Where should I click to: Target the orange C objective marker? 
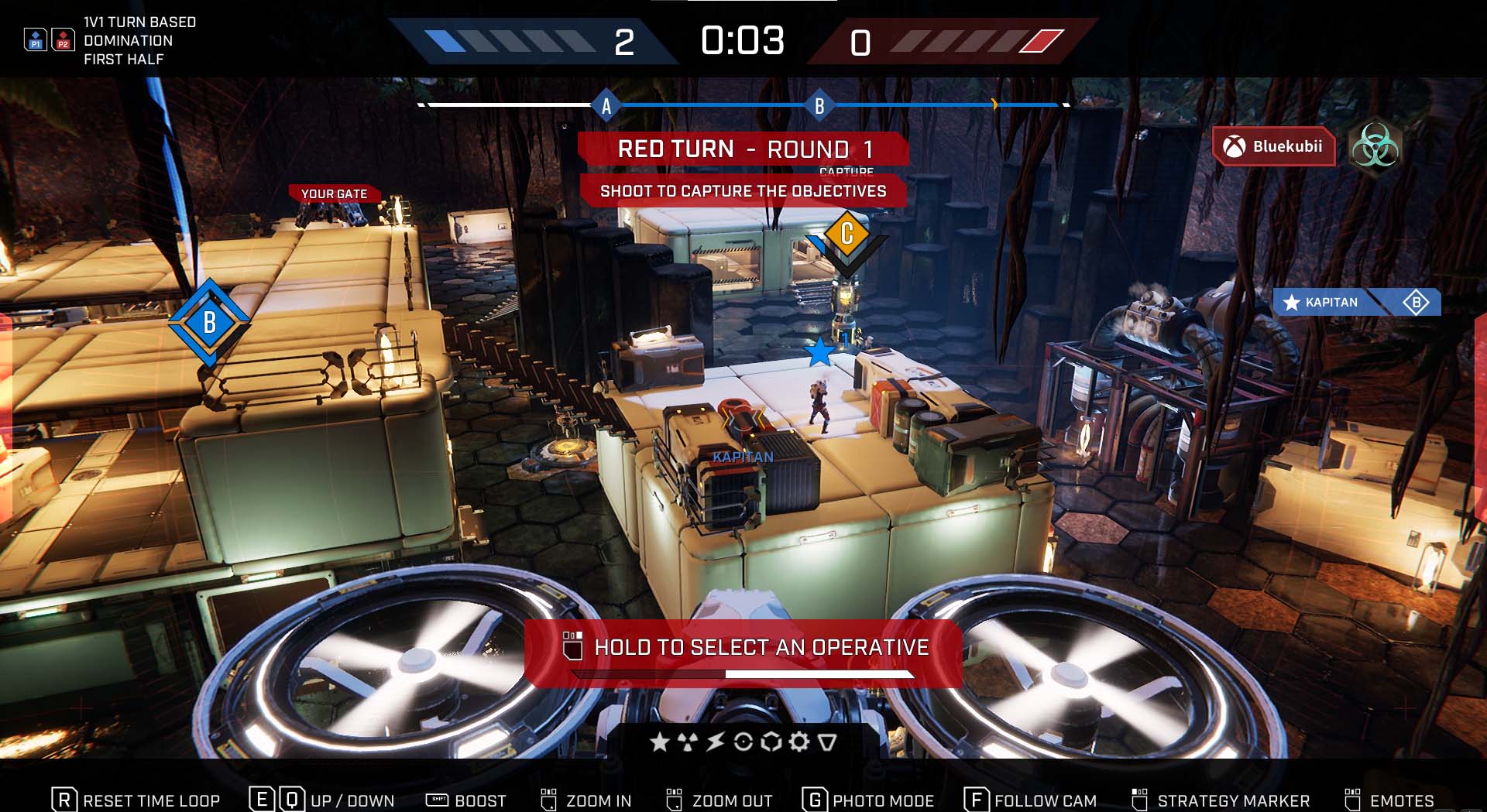(847, 233)
